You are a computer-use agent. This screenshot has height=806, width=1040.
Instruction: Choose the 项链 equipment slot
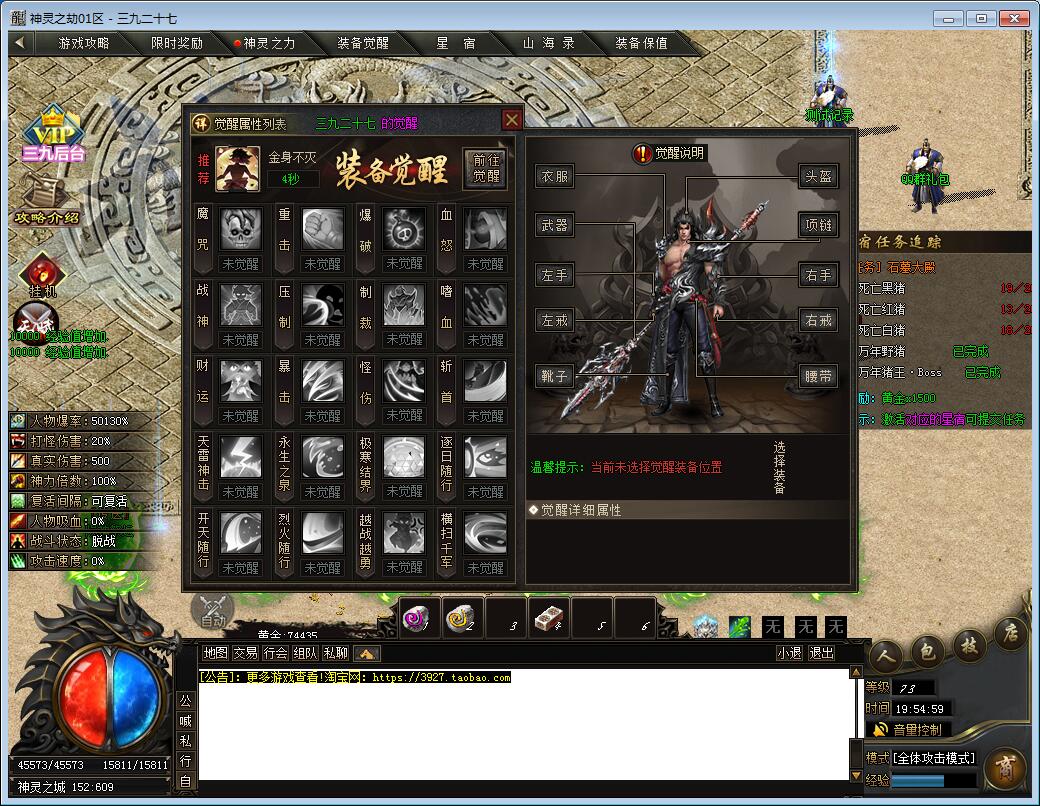[x=818, y=226]
